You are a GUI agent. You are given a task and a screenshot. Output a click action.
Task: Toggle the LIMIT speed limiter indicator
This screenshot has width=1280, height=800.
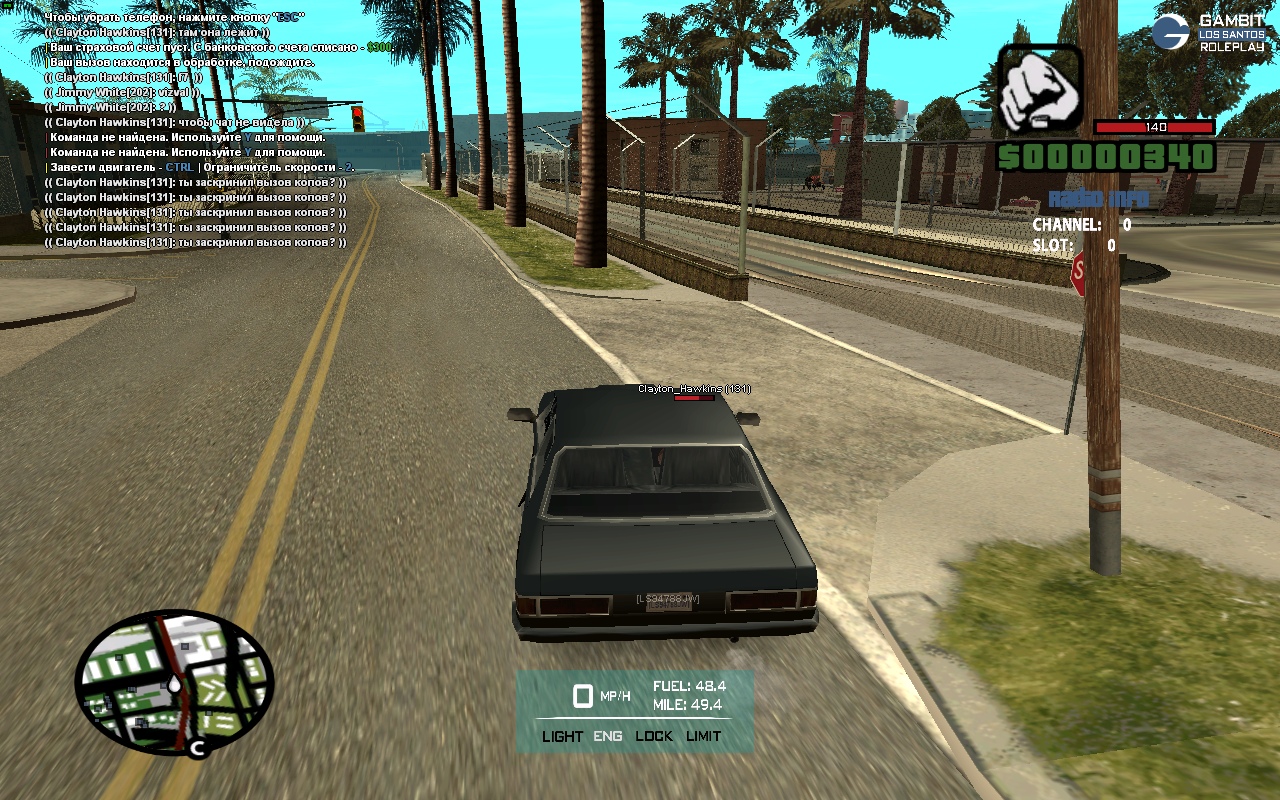coord(703,736)
